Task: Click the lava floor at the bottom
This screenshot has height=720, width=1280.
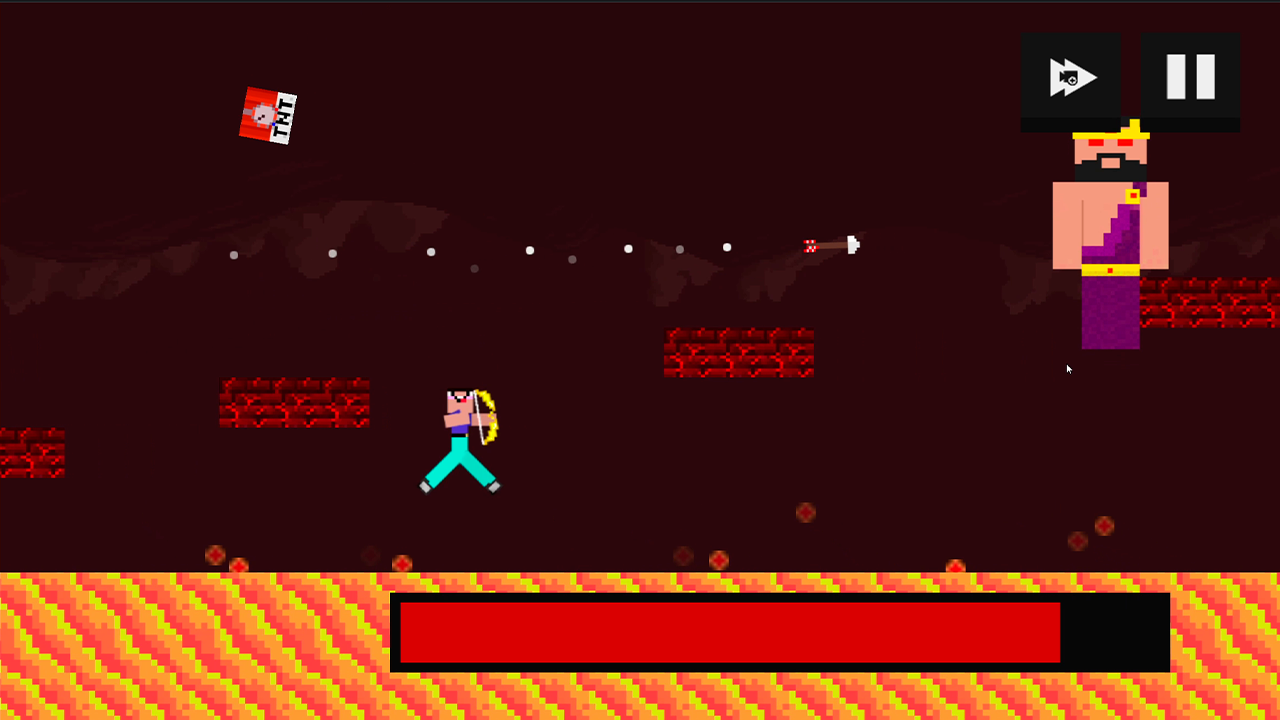Action: [x=200, y=650]
